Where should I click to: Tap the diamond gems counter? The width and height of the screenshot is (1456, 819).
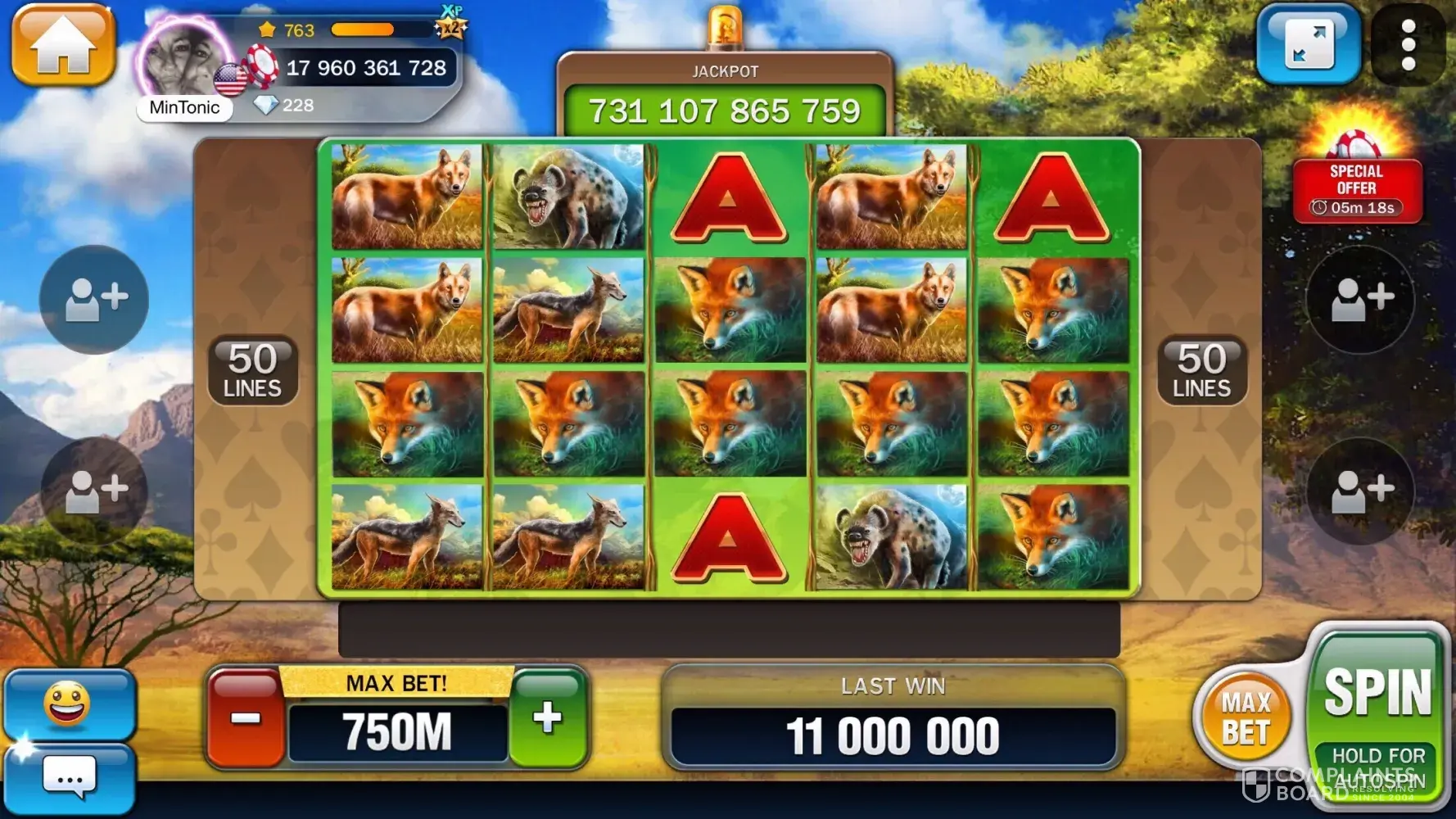click(284, 106)
